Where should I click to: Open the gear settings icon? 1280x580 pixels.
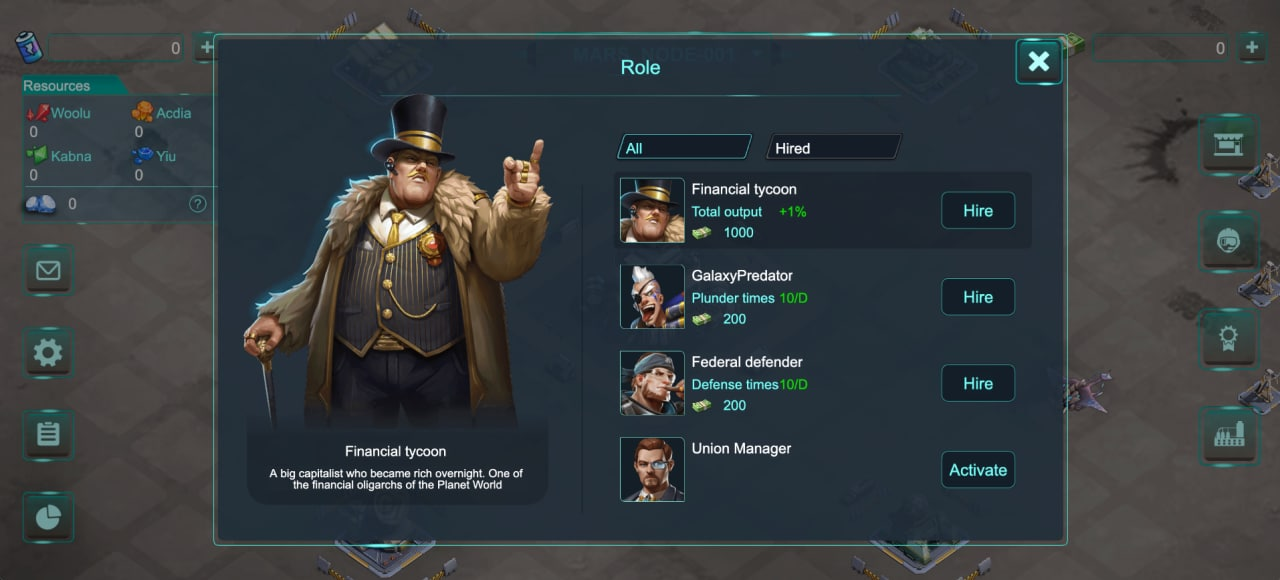click(48, 352)
